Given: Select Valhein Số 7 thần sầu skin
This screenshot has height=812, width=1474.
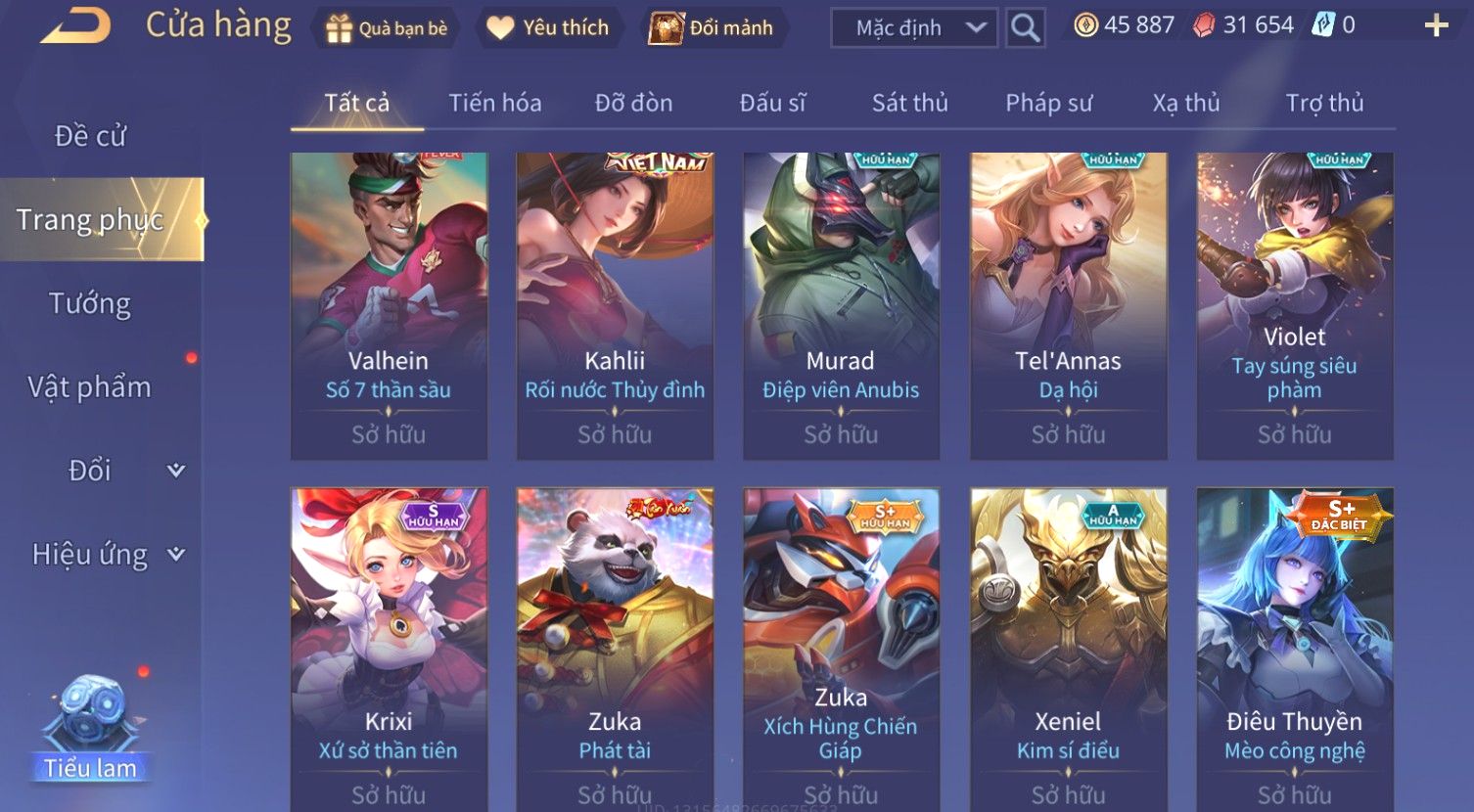Looking at the screenshot, I should click(389, 305).
